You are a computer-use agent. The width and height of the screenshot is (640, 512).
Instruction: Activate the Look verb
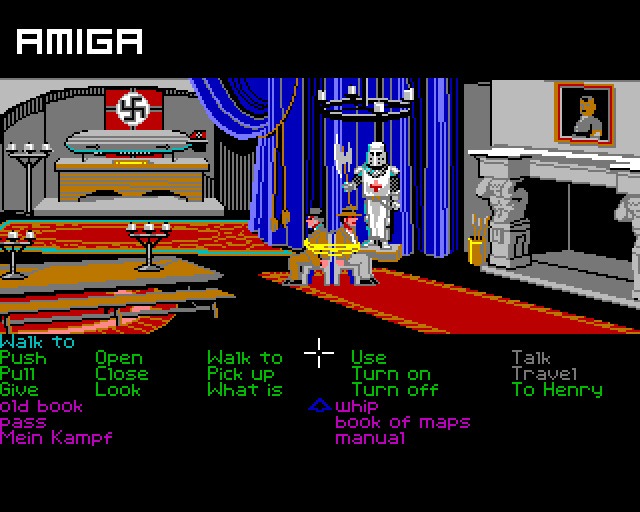(118, 390)
